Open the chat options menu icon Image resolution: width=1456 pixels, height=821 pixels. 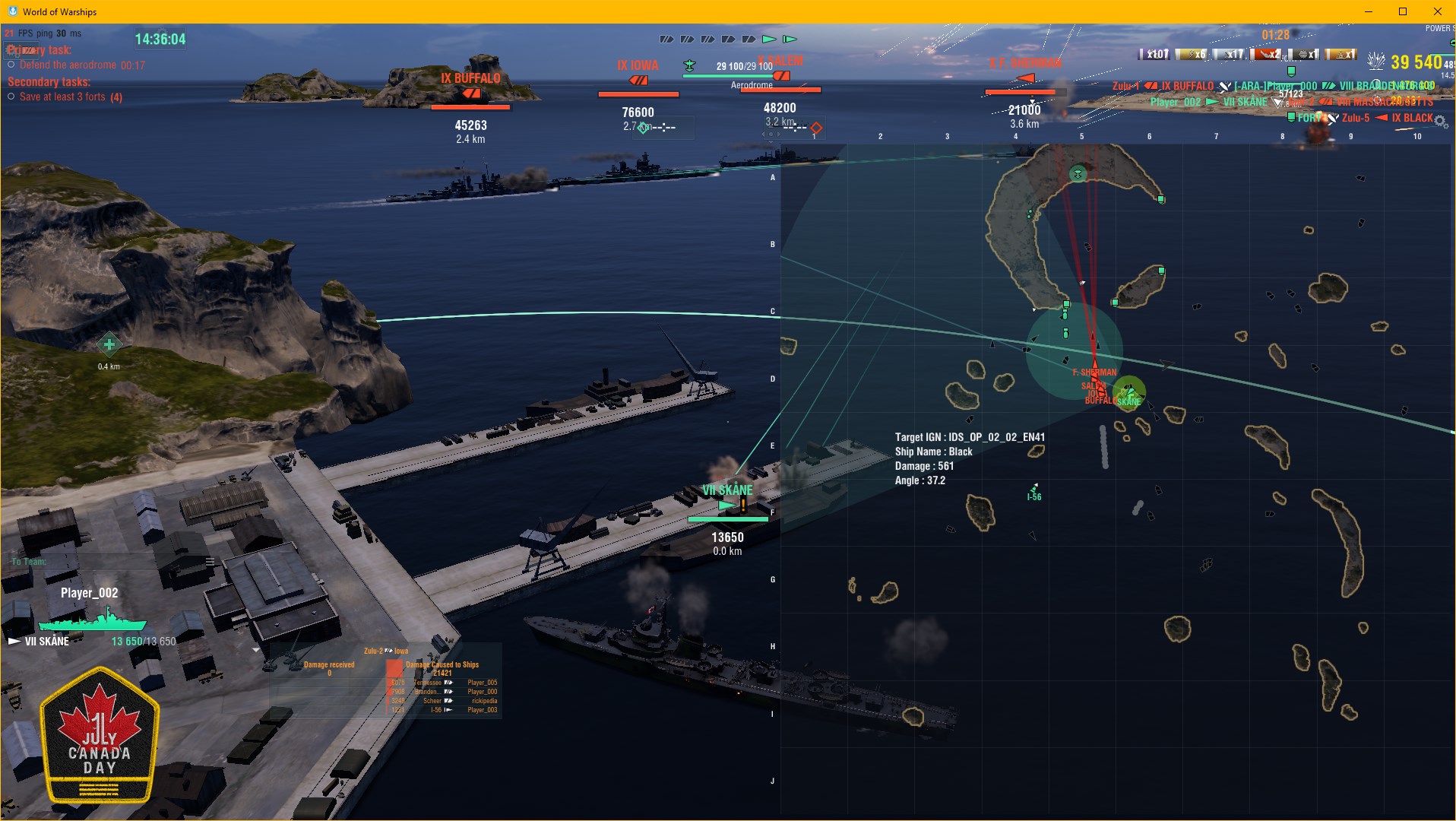[210, 562]
